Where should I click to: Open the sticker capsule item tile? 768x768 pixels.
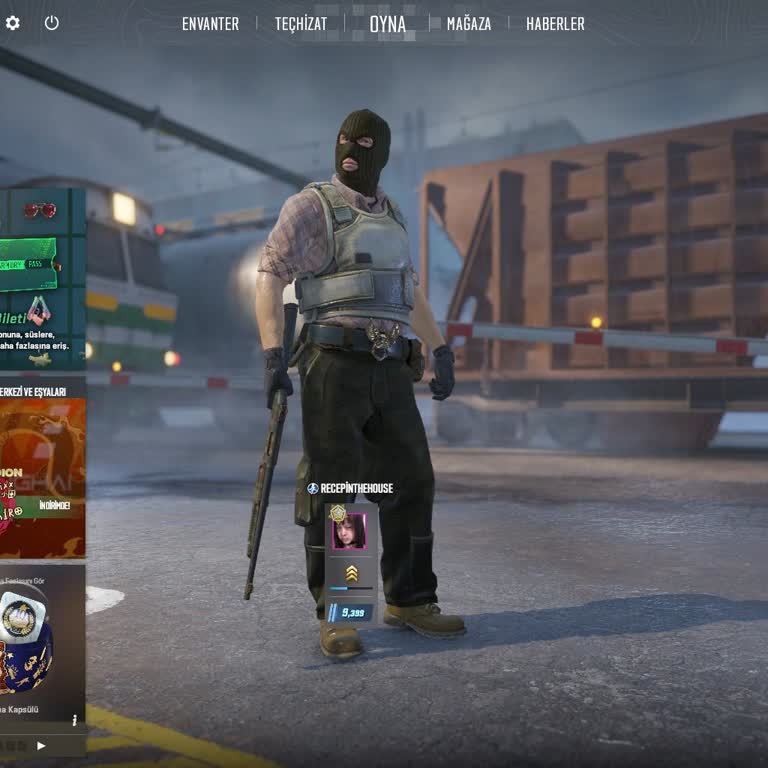point(40,640)
